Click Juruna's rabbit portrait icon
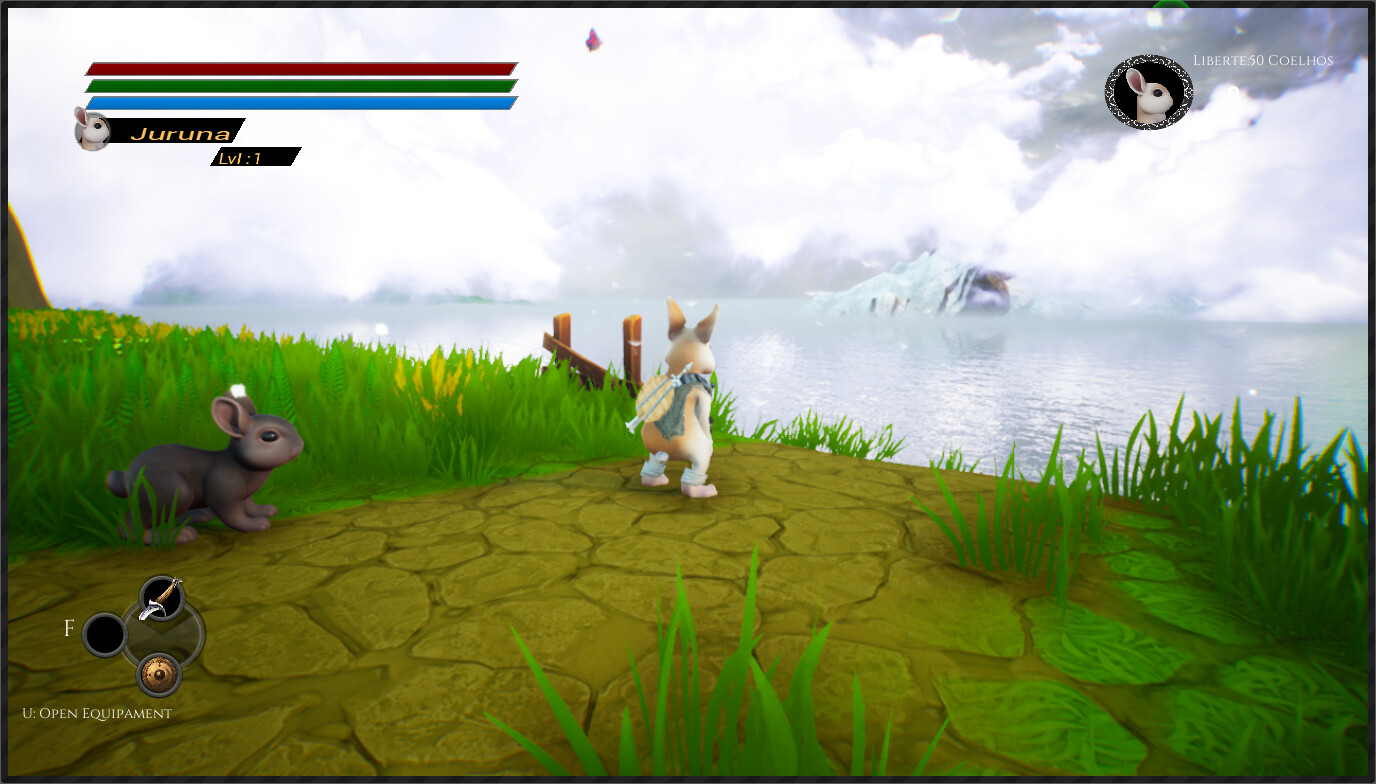1376x784 pixels. point(91,131)
